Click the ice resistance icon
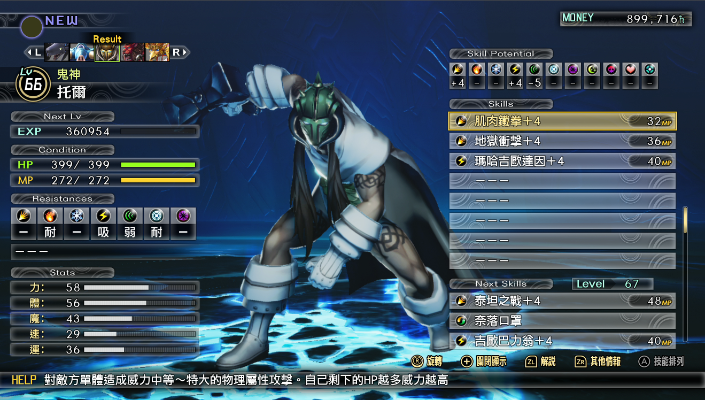 (x=76, y=215)
